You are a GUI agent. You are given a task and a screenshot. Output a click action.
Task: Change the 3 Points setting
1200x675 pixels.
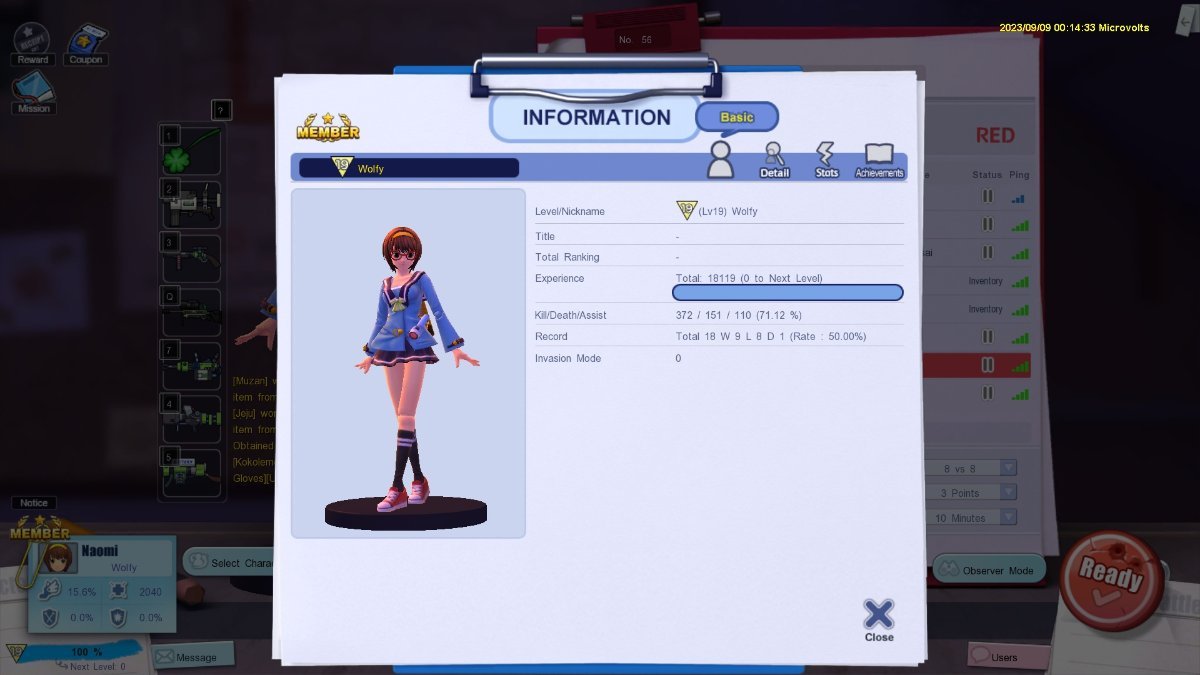tap(1007, 493)
